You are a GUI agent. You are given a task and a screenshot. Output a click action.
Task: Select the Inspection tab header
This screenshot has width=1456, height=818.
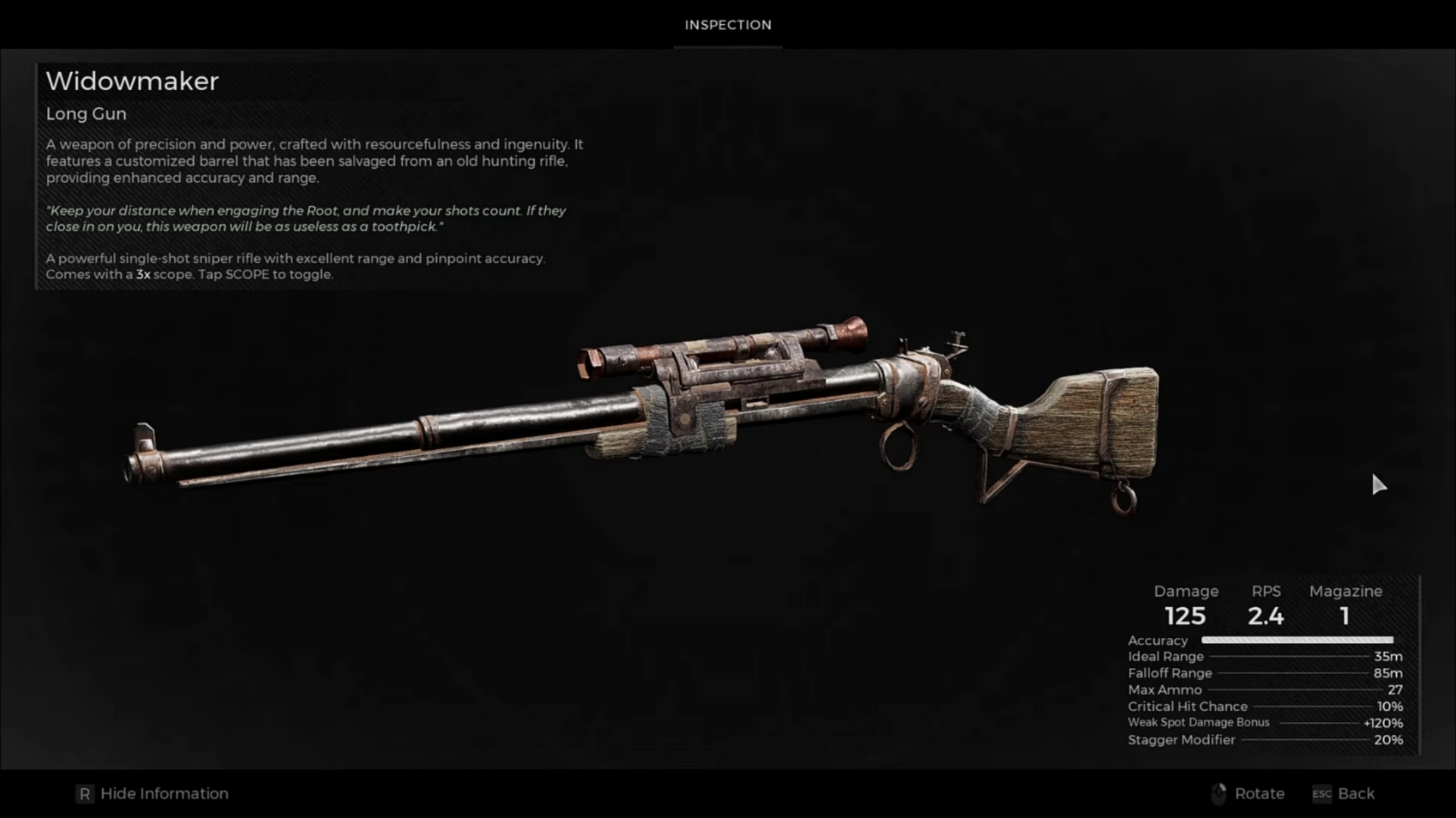[x=728, y=25]
